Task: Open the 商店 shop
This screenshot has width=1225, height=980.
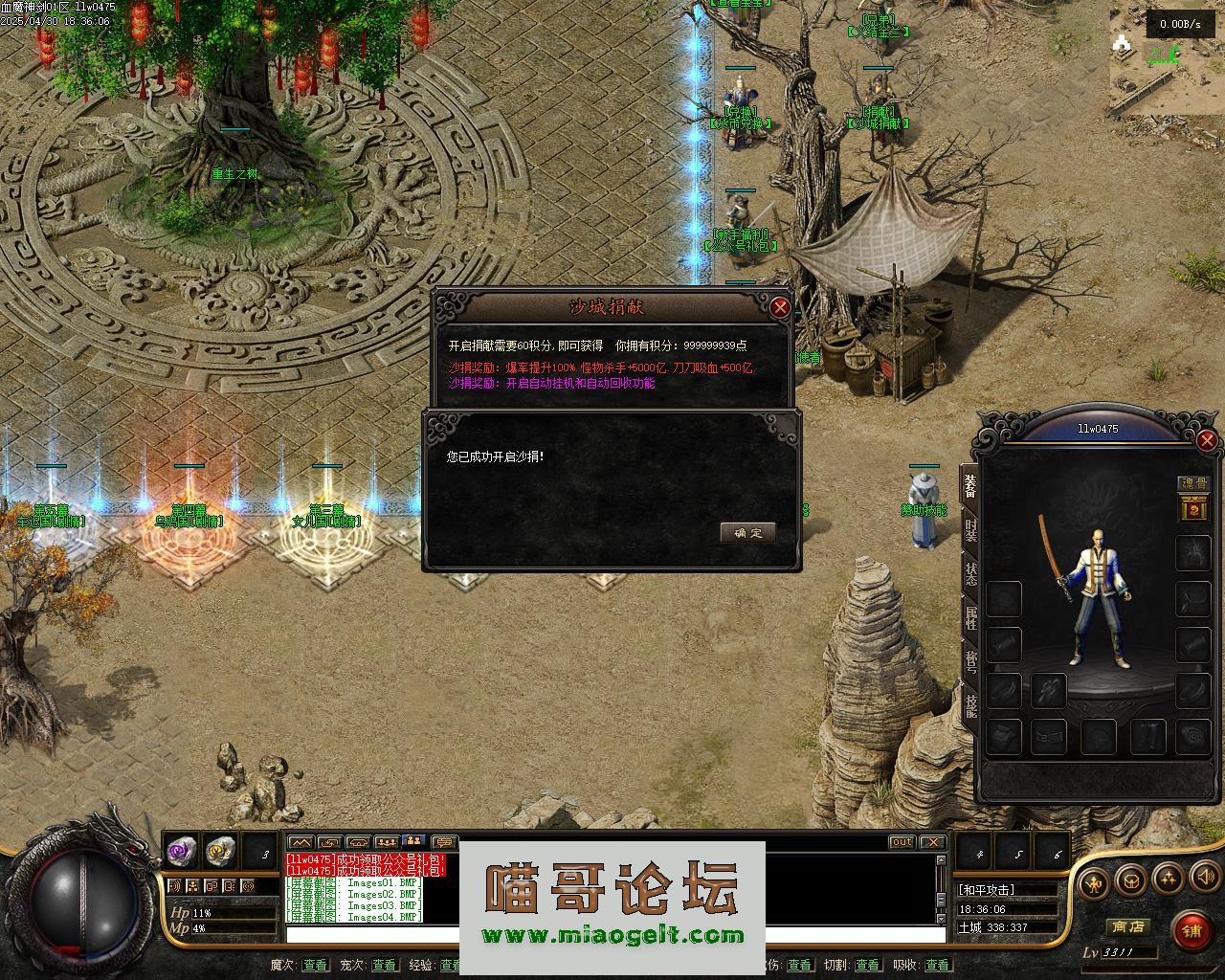Action: click(x=1127, y=926)
